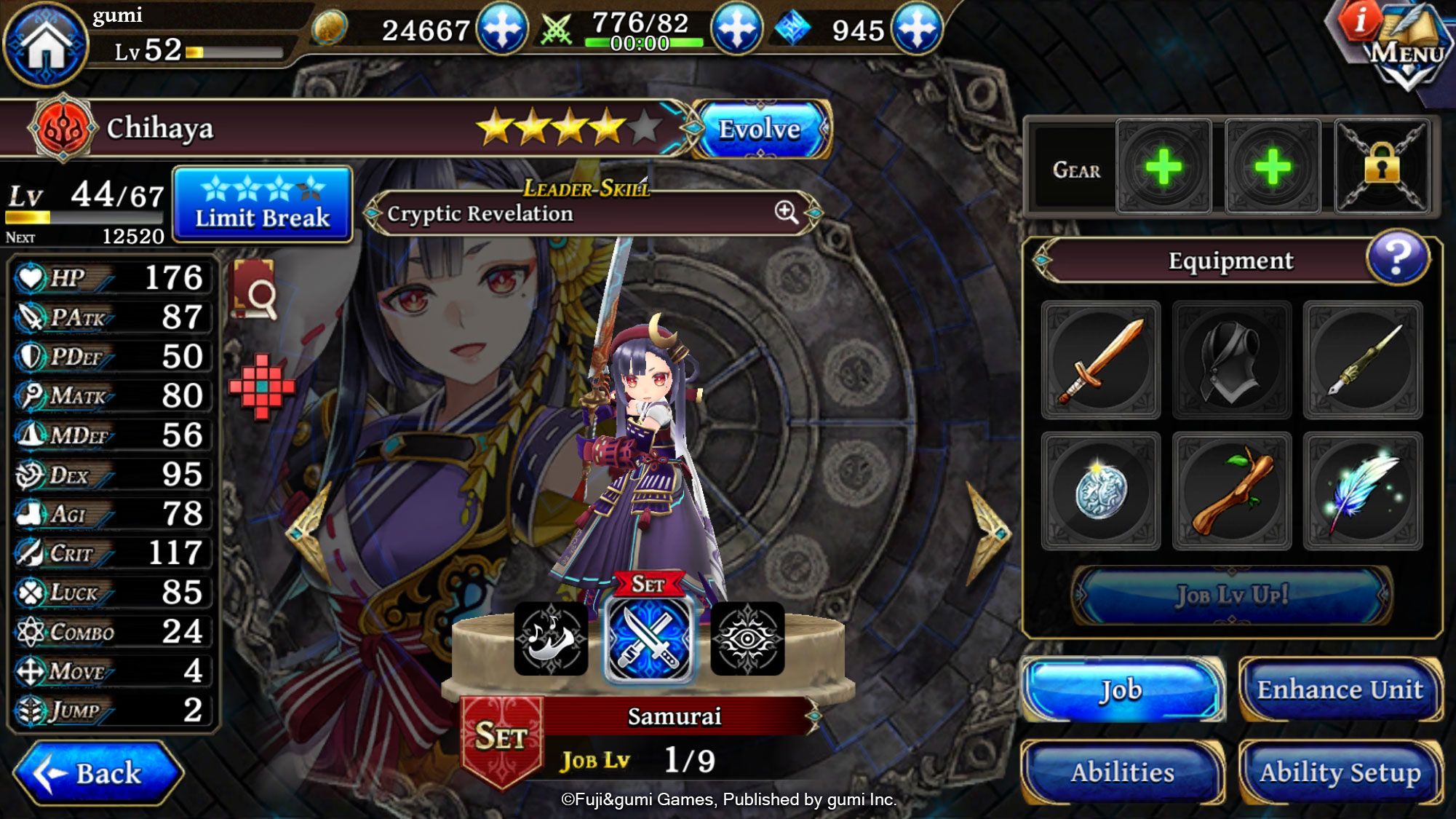This screenshot has width=1456, height=819.
Task: Click the sword equipment slot
Action: [1101, 360]
